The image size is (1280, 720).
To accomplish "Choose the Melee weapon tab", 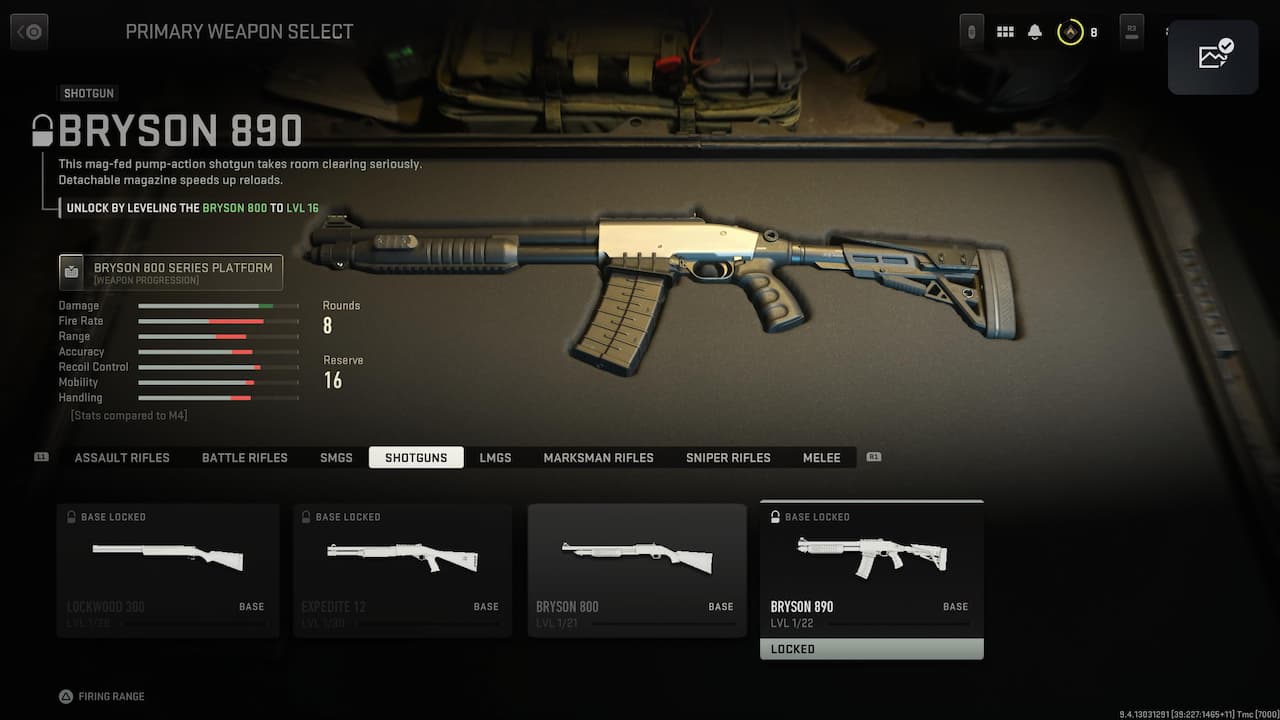I will point(822,458).
